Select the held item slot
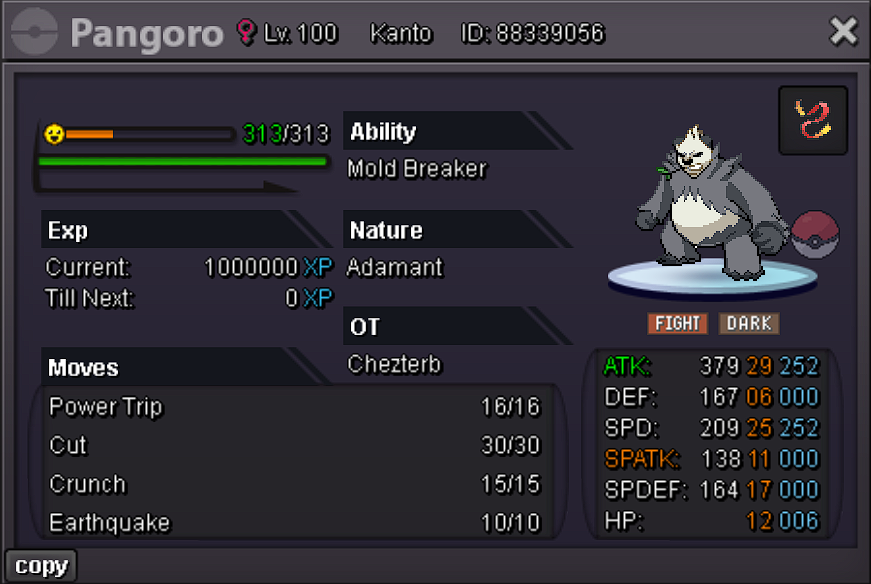This screenshot has height=584, width=871. click(813, 121)
